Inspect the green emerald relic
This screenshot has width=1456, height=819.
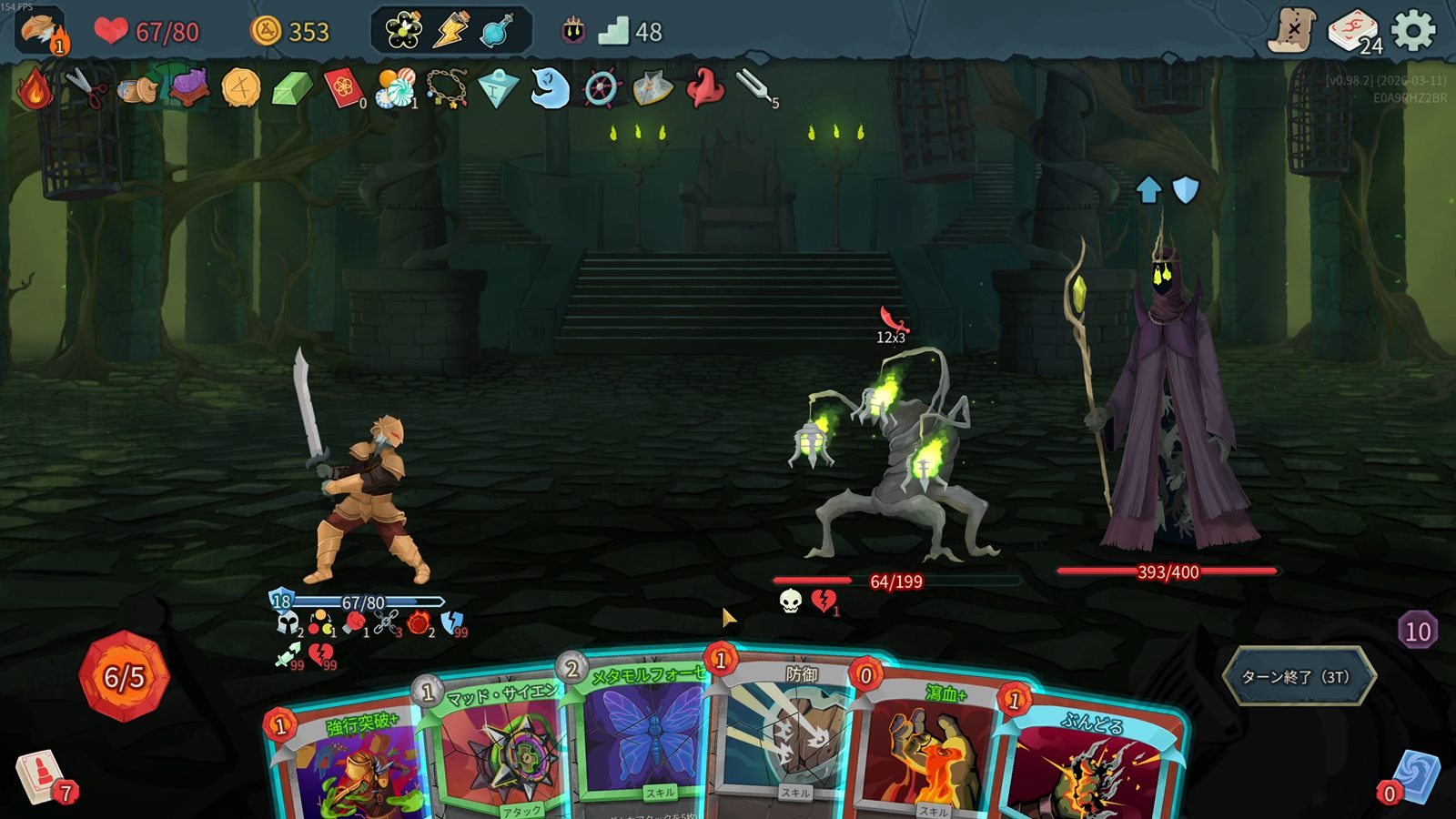point(292,89)
